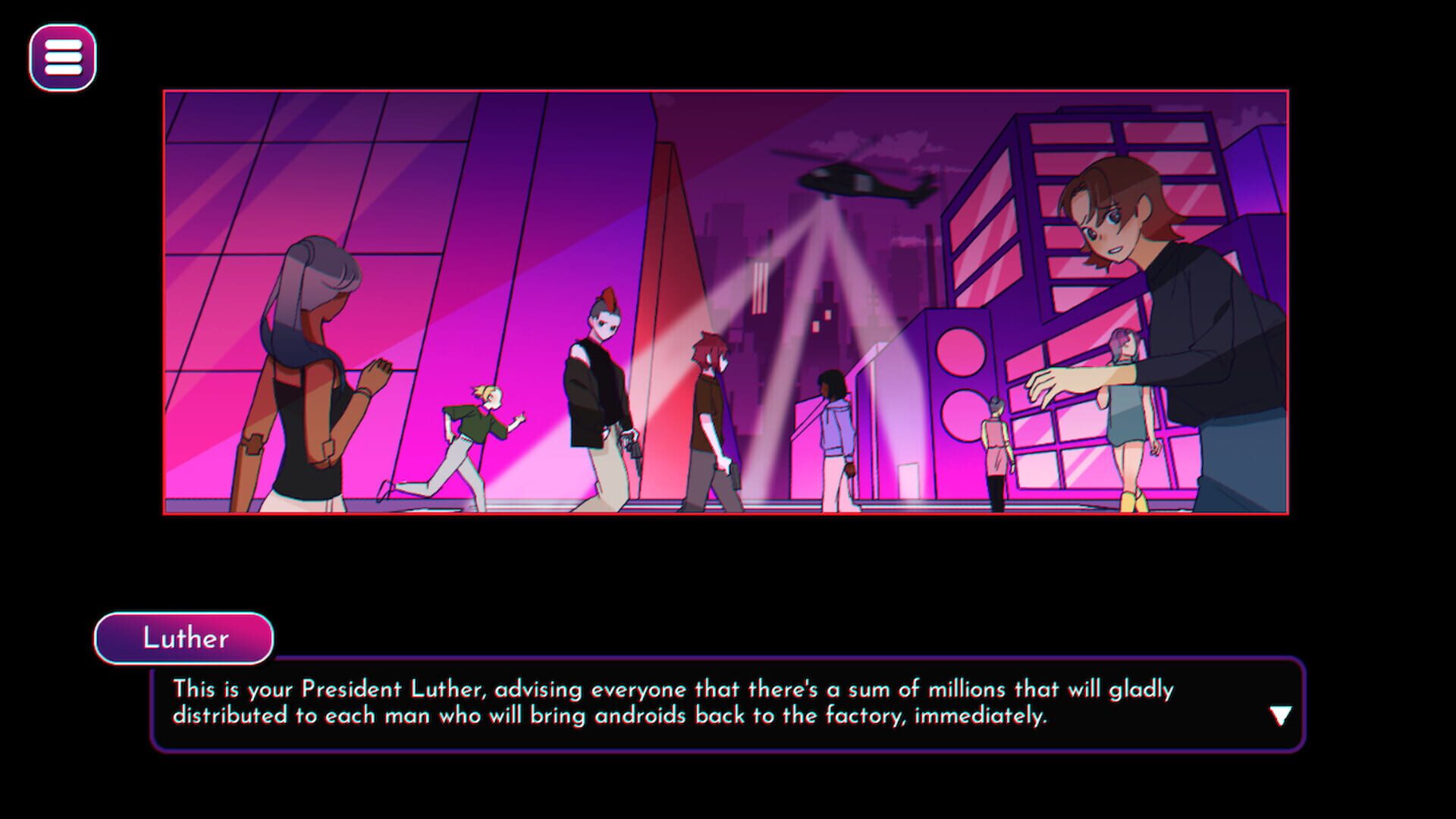Open the hamburger menu in the top-left corner

[x=61, y=58]
